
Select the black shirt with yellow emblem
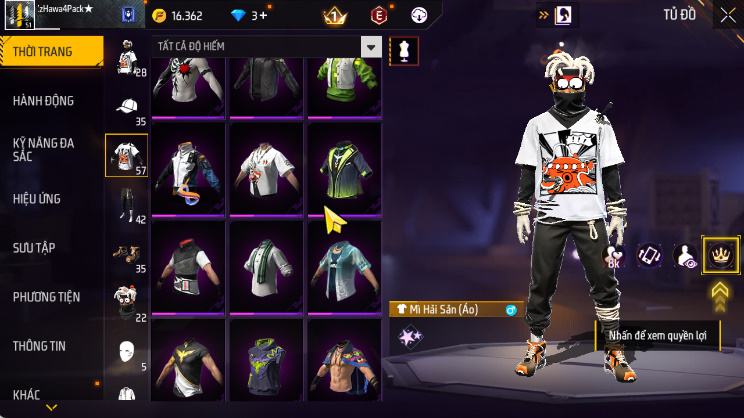tap(189, 360)
